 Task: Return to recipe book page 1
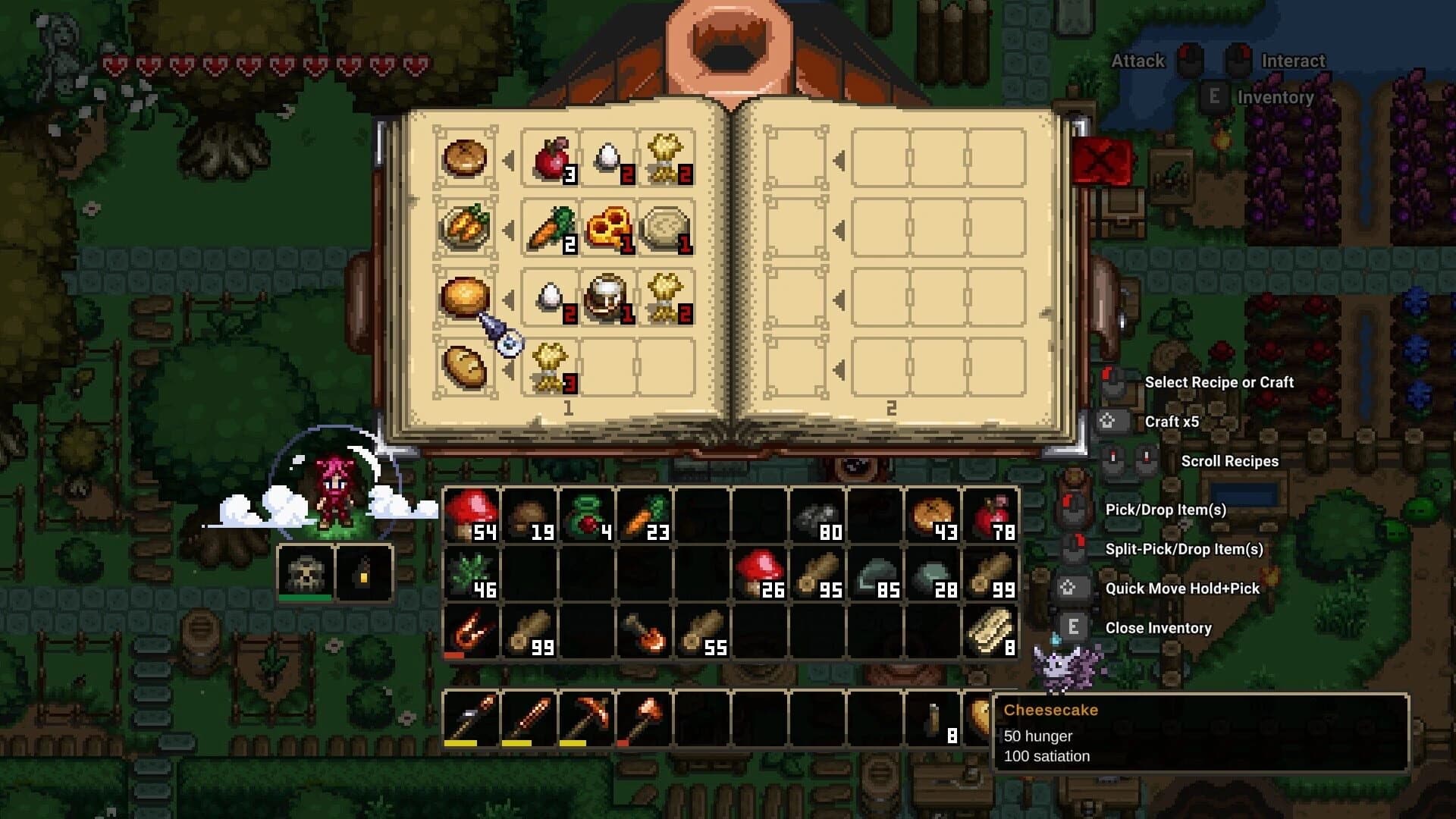click(569, 409)
